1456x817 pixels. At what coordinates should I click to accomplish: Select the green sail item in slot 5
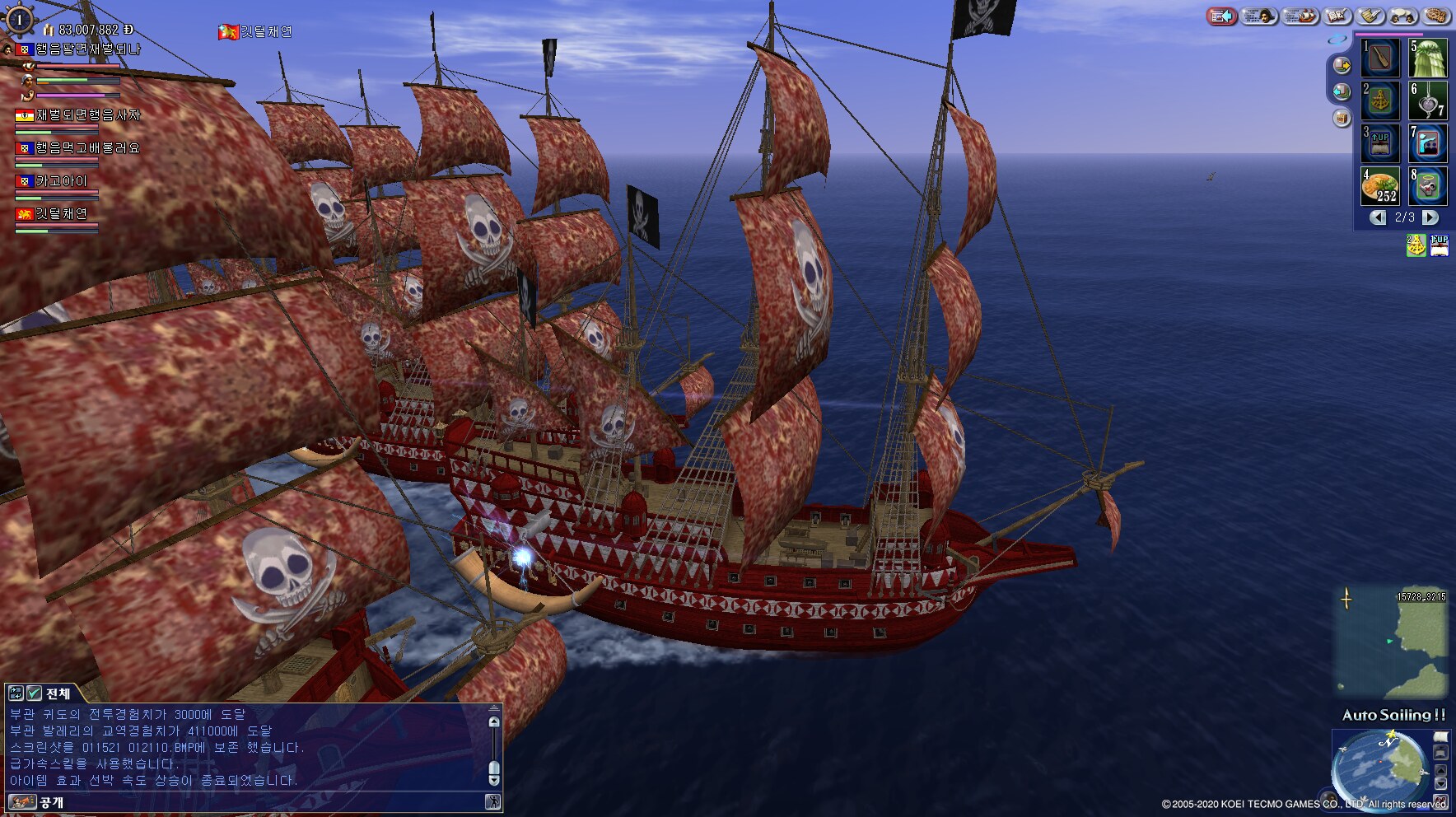[1427, 58]
